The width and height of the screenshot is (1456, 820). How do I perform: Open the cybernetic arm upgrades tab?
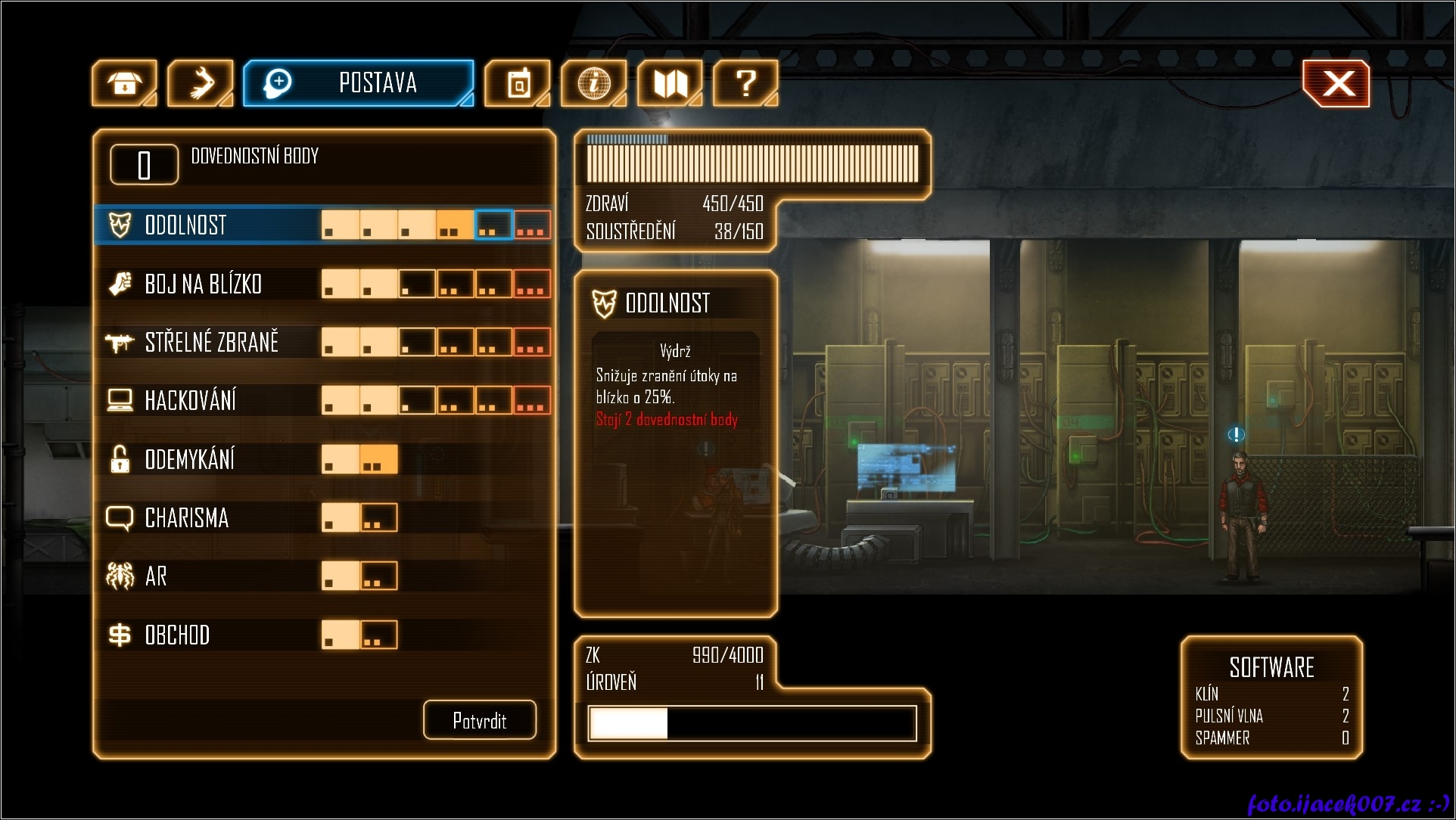tap(200, 83)
